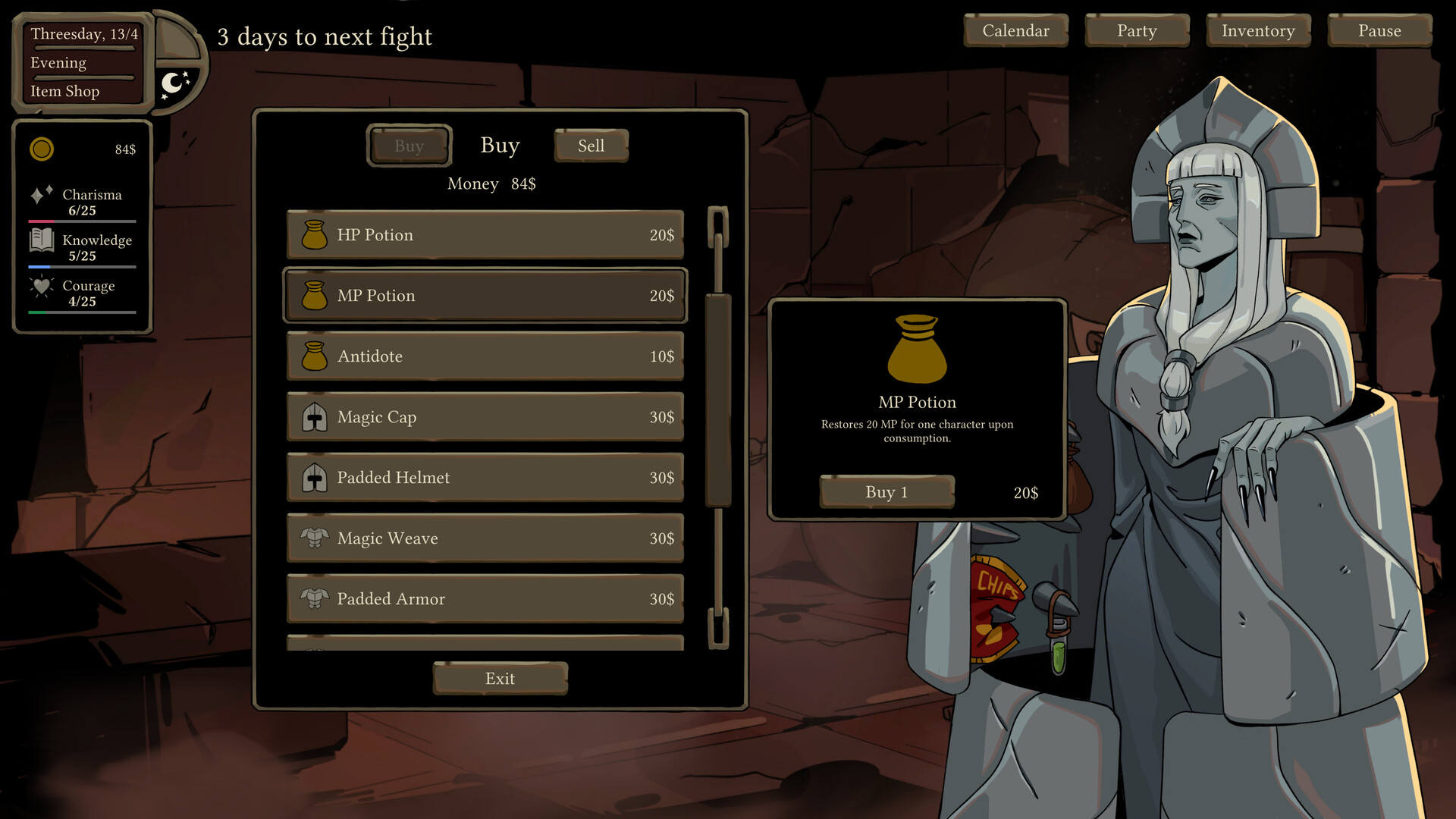1456x819 pixels.
Task: Buy 1 MP Potion
Action: click(886, 492)
